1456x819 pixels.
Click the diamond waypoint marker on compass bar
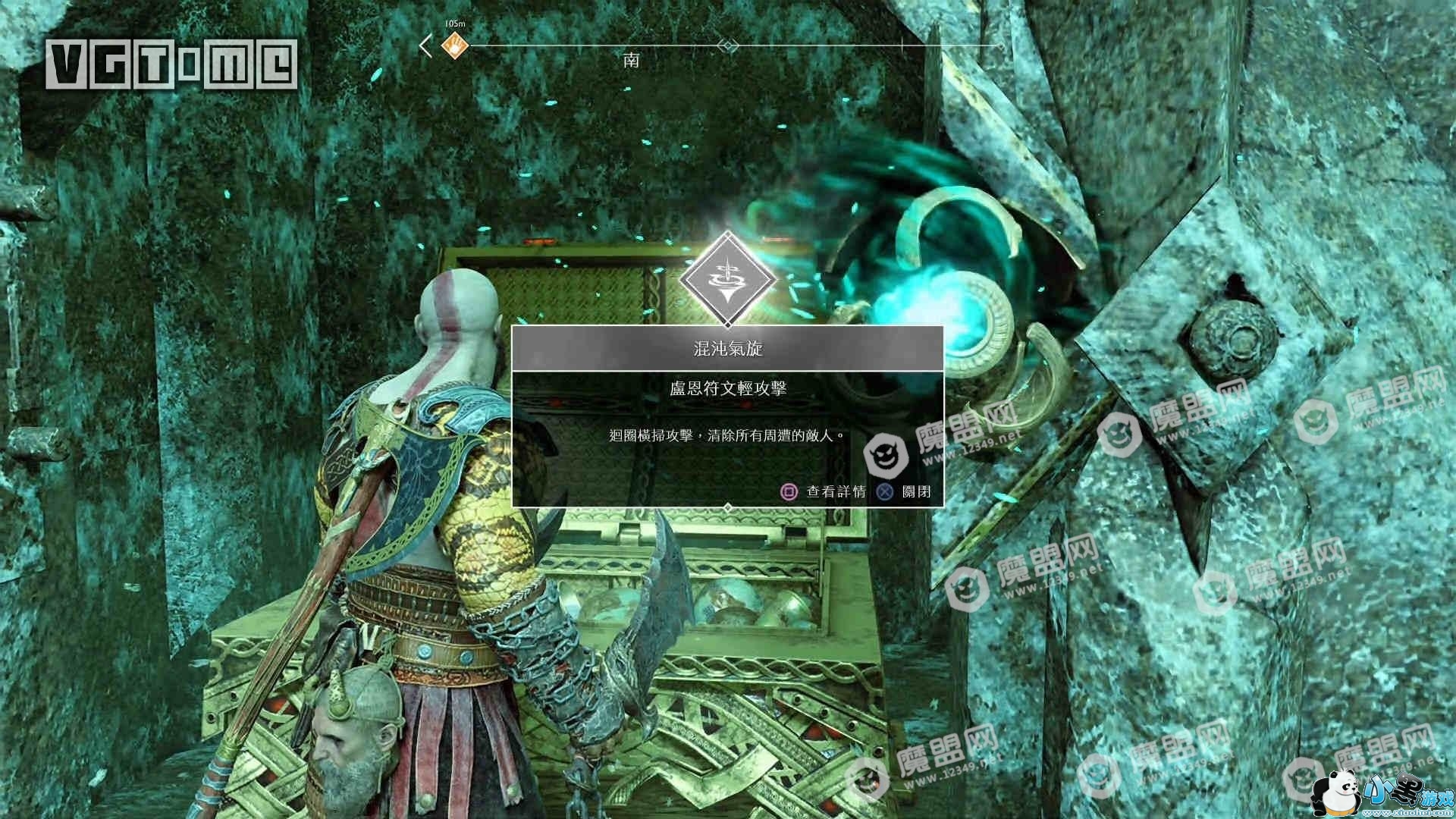point(728,45)
